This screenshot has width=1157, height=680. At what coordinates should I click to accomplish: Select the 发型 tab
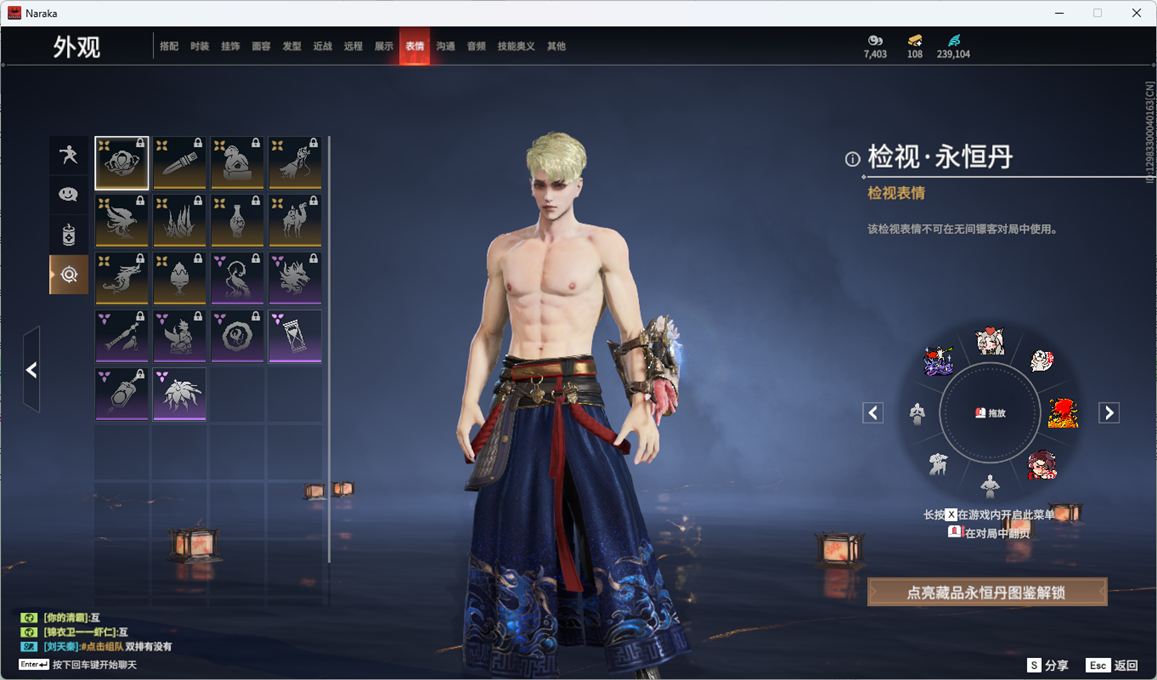click(291, 46)
